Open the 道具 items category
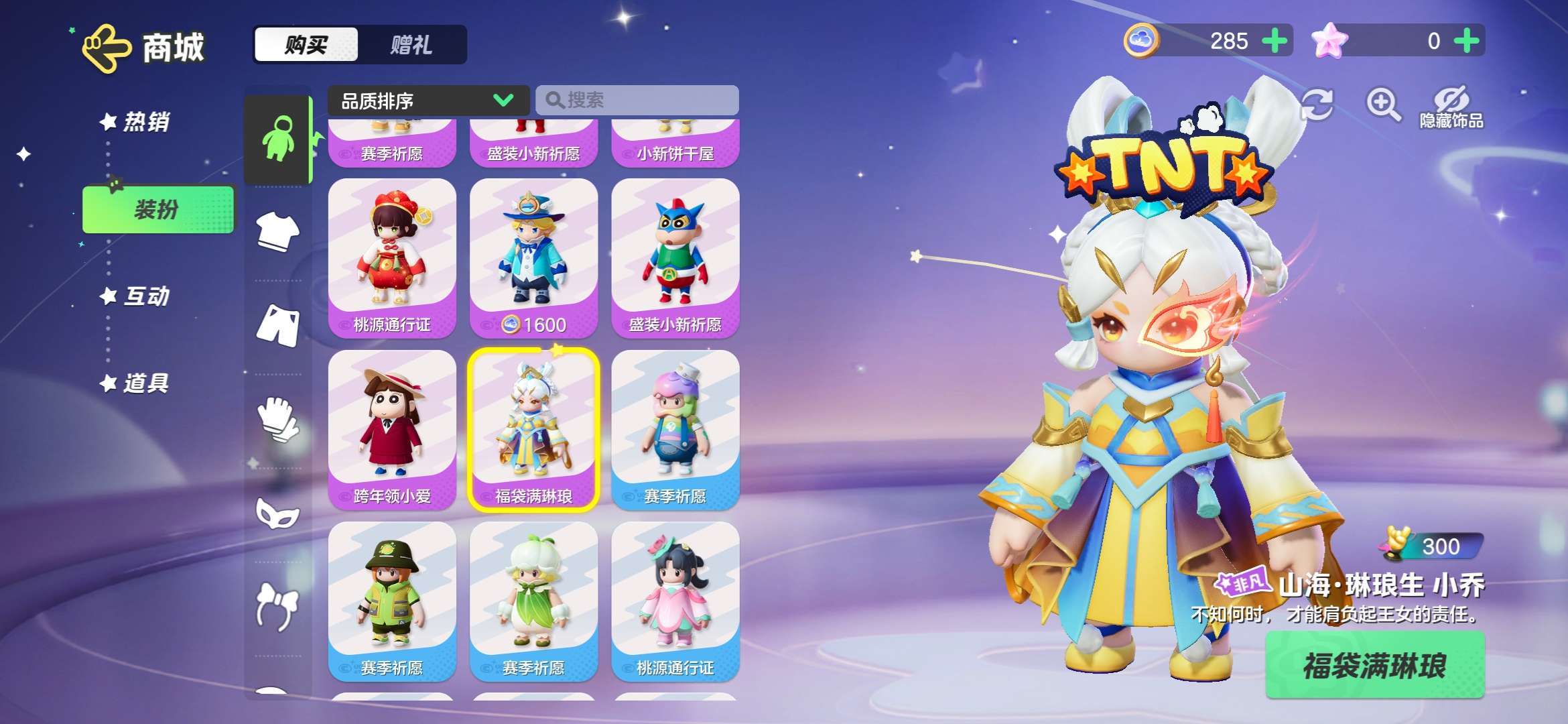Image resolution: width=1568 pixels, height=724 pixels. [145, 383]
